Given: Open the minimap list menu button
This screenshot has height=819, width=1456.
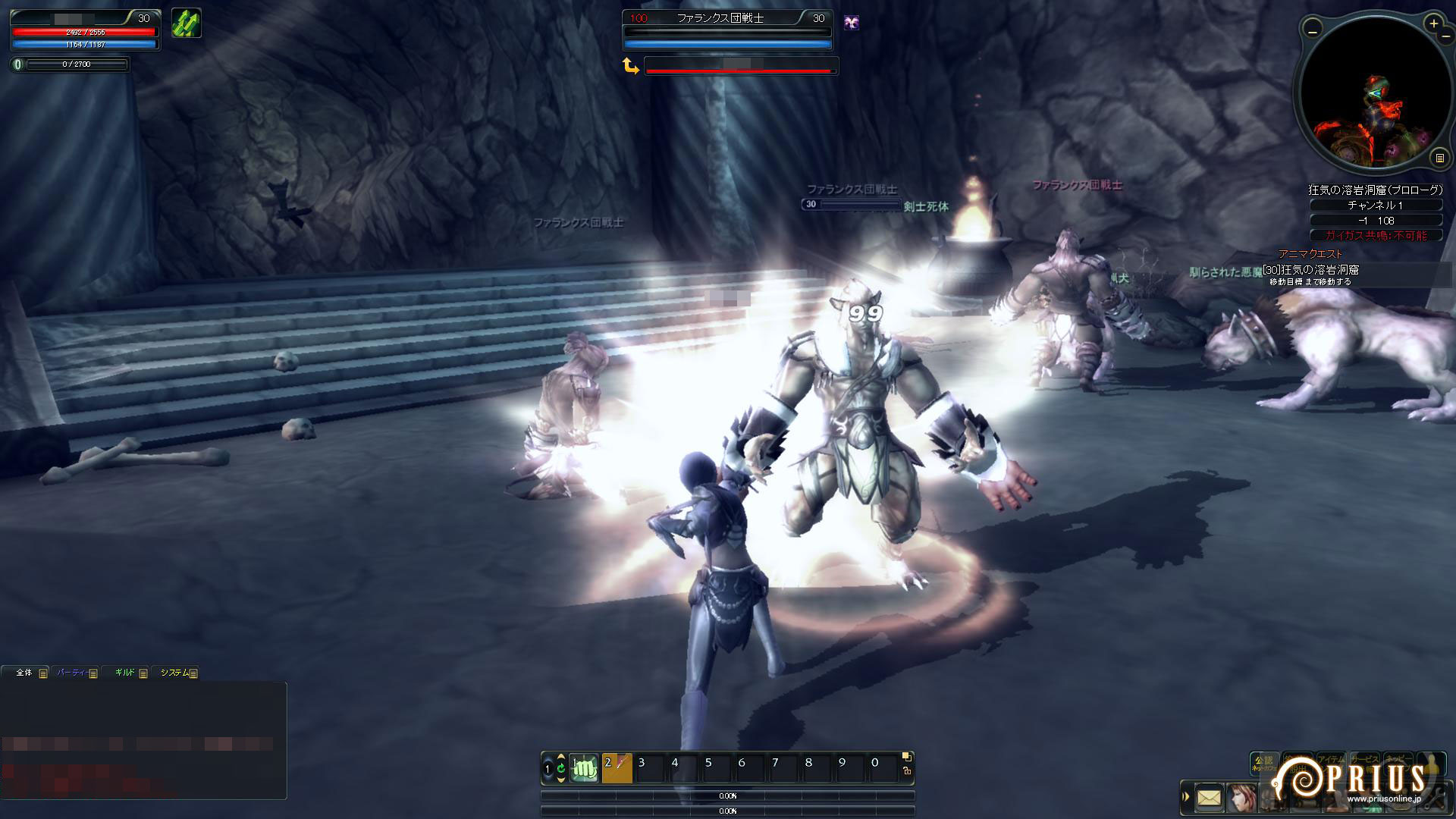Looking at the screenshot, I should click(x=1439, y=158).
